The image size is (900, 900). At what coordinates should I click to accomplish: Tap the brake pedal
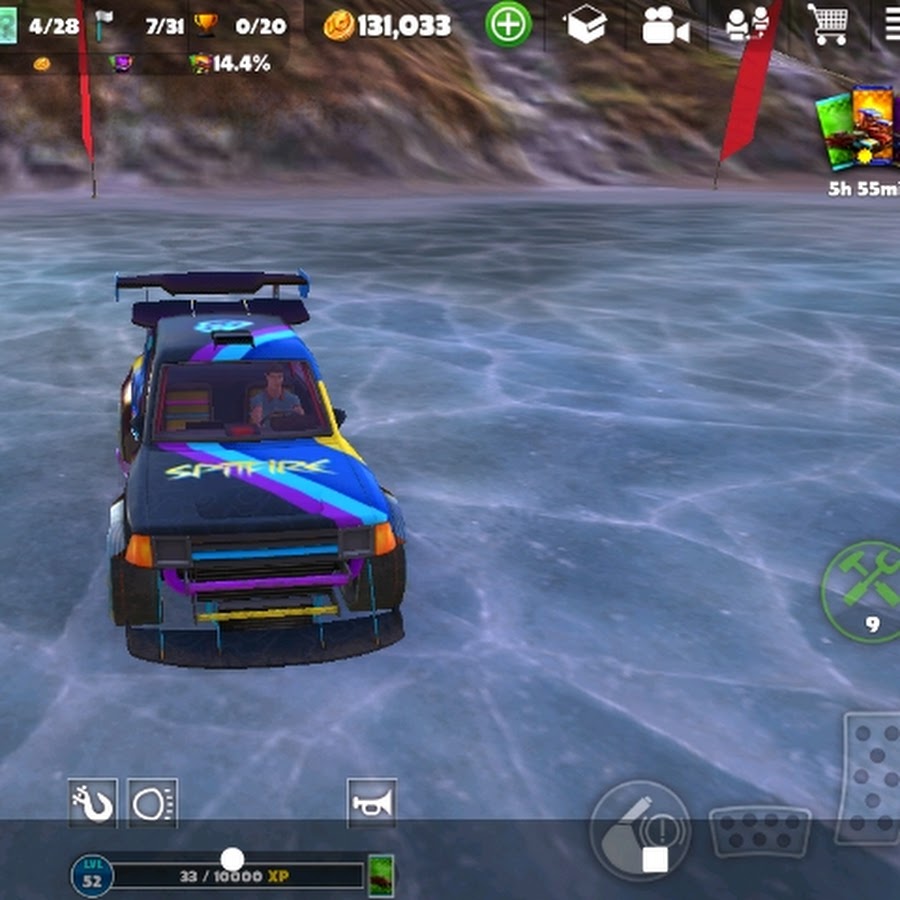point(759,831)
